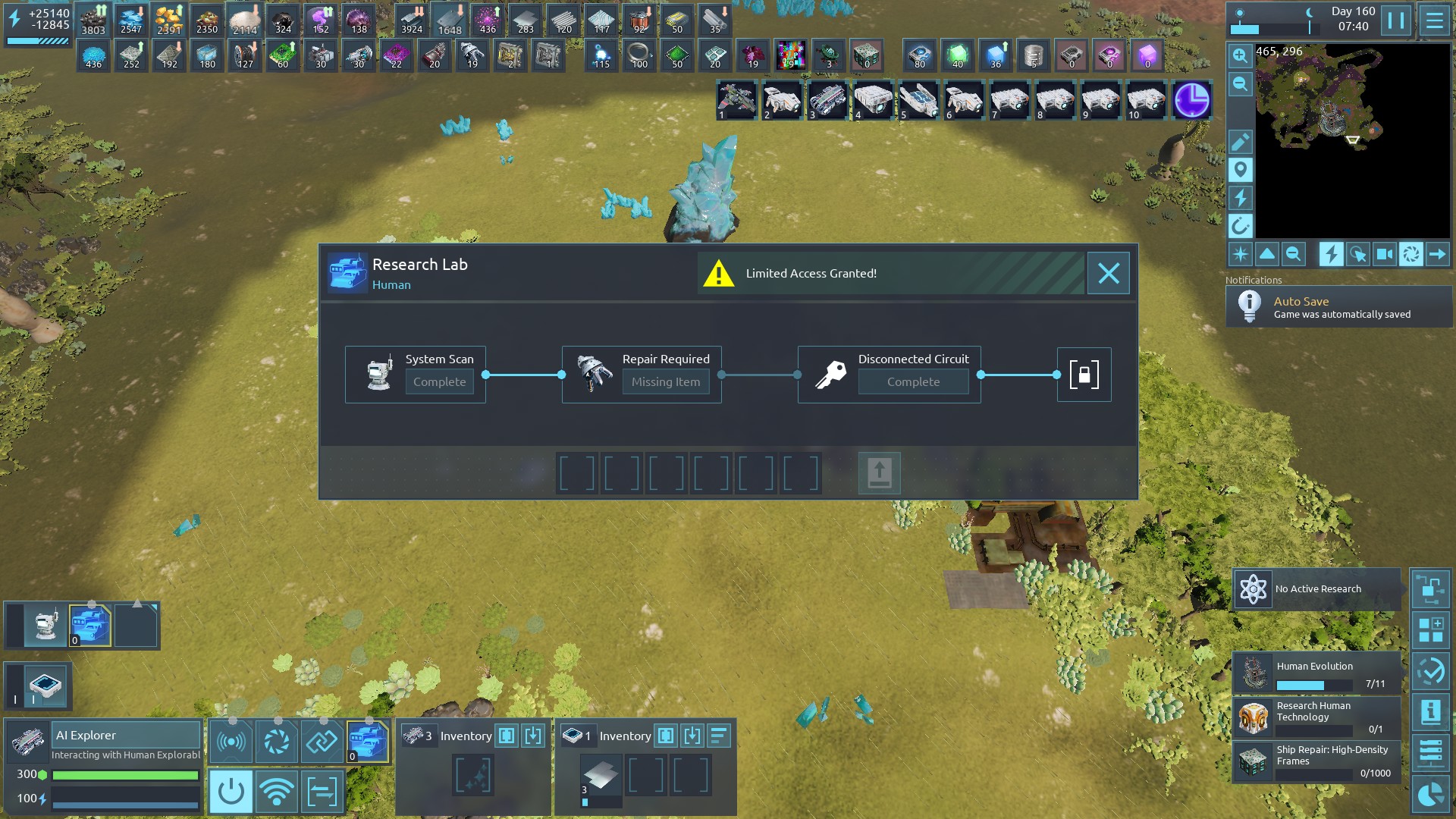1456x819 pixels.
Task: Open the main hamburger menu
Action: tap(1434, 20)
